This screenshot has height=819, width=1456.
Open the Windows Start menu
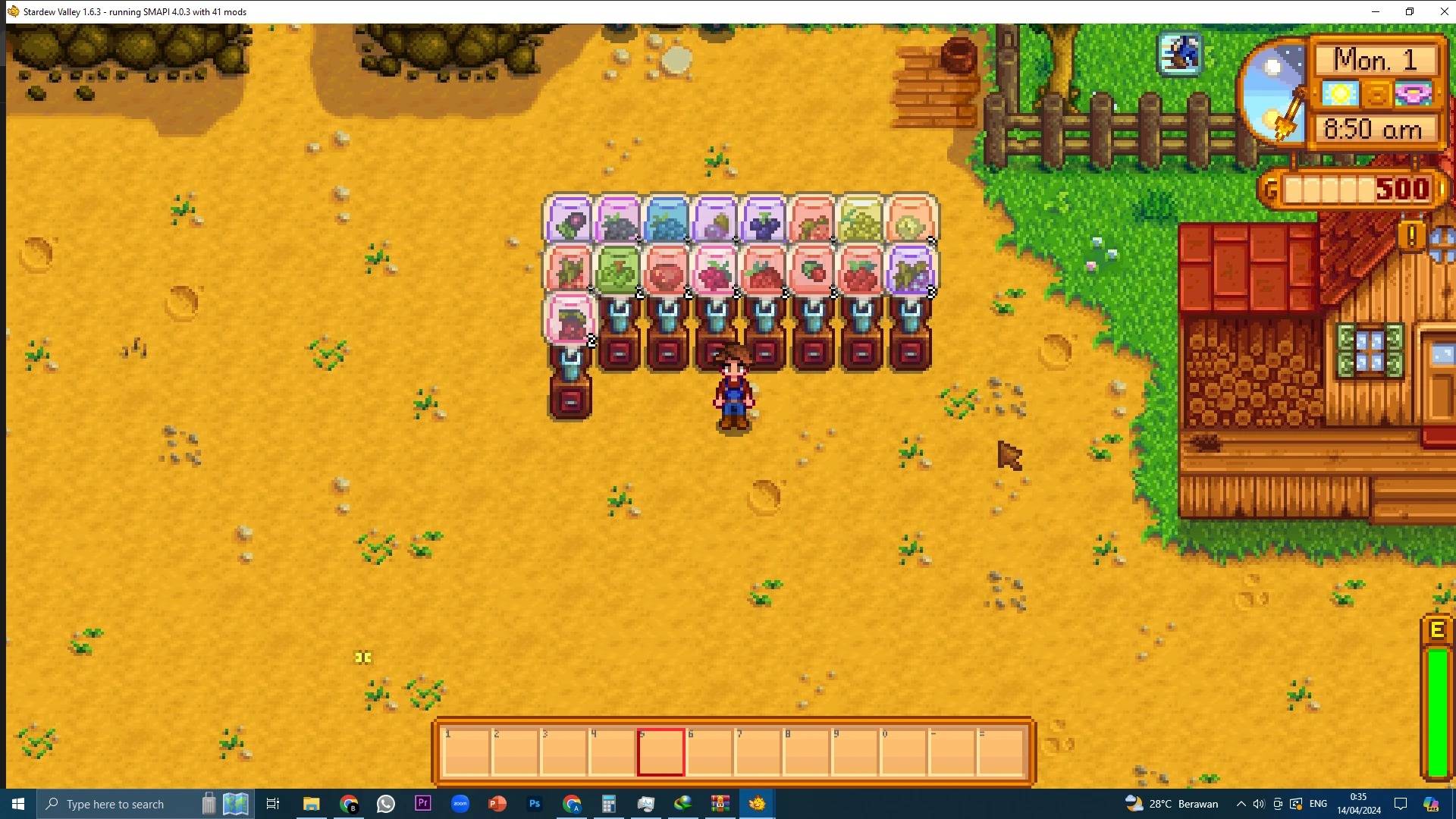17,804
